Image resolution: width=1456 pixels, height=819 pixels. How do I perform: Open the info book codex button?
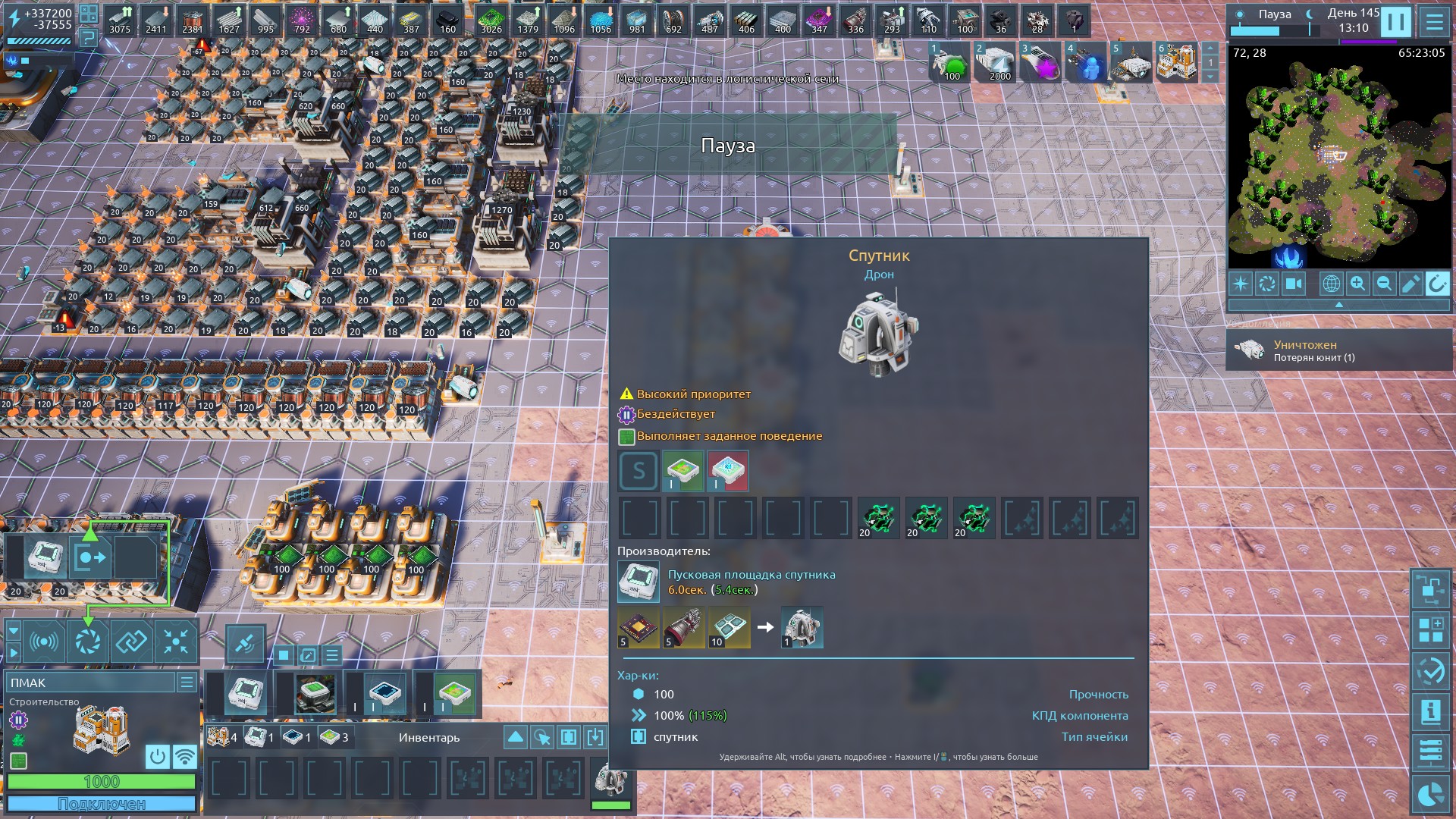point(1431,712)
